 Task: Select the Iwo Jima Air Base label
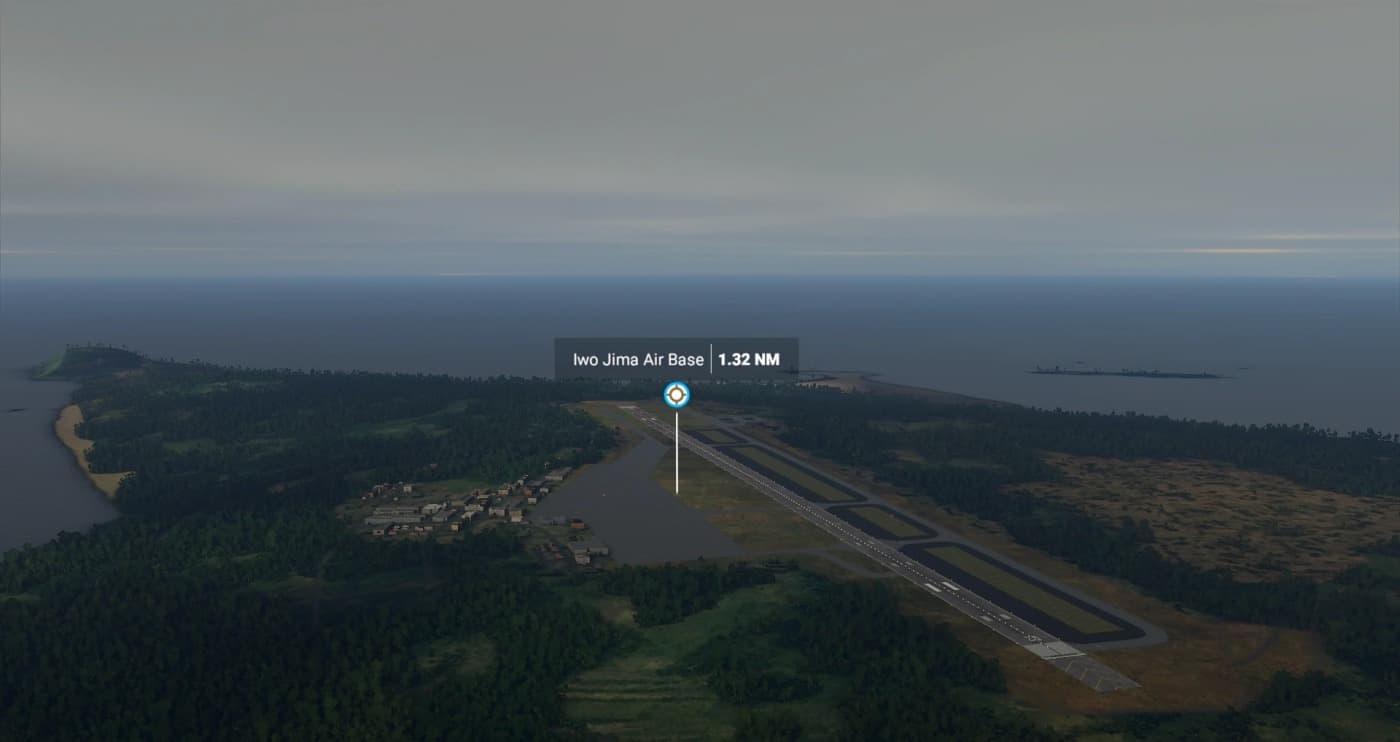click(638, 359)
